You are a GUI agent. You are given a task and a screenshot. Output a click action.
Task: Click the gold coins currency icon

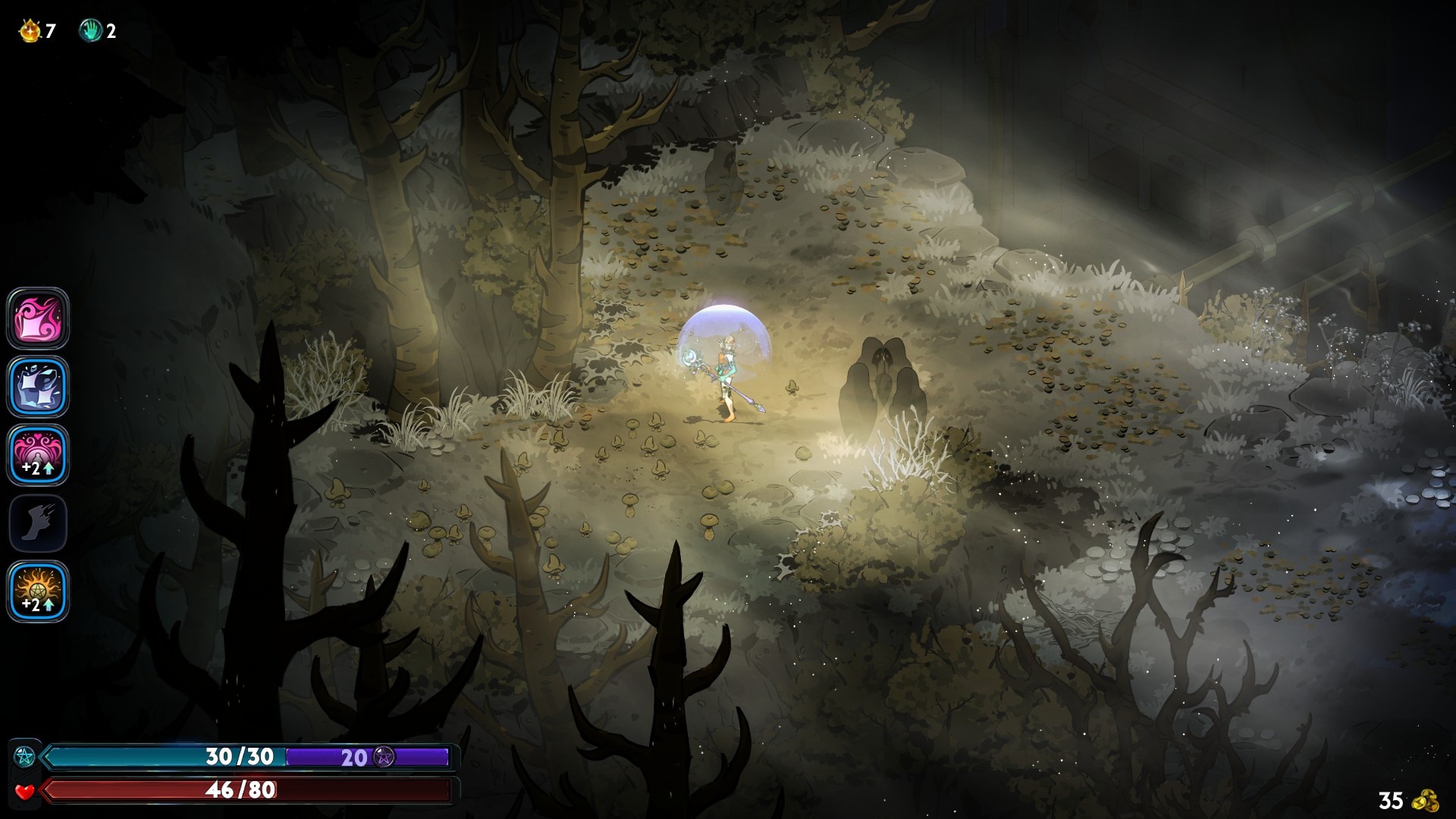1429,800
